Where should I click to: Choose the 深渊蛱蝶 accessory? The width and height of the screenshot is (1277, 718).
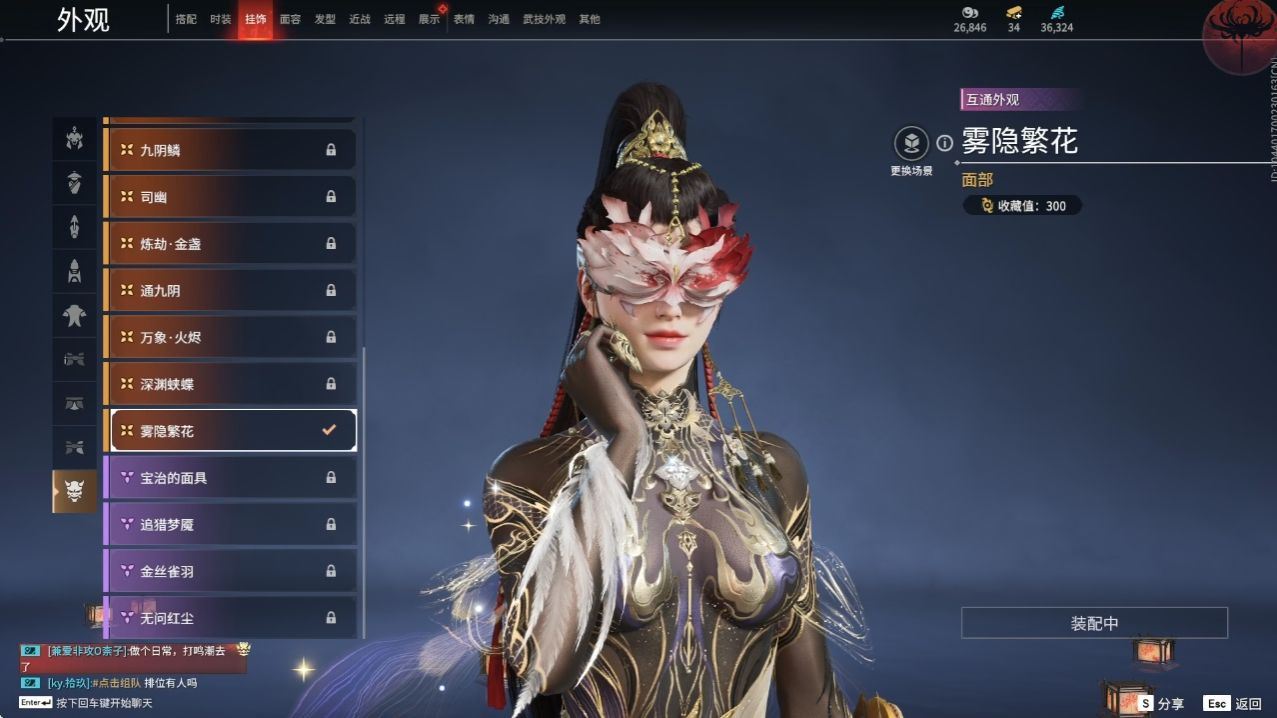click(x=230, y=384)
